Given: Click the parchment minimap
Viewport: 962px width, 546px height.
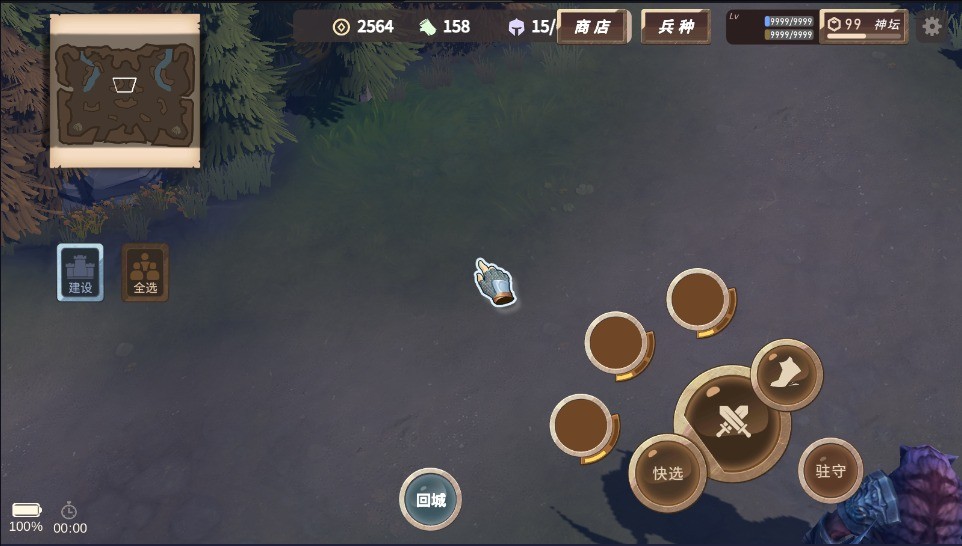Looking at the screenshot, I should click(x=125, y=91).
